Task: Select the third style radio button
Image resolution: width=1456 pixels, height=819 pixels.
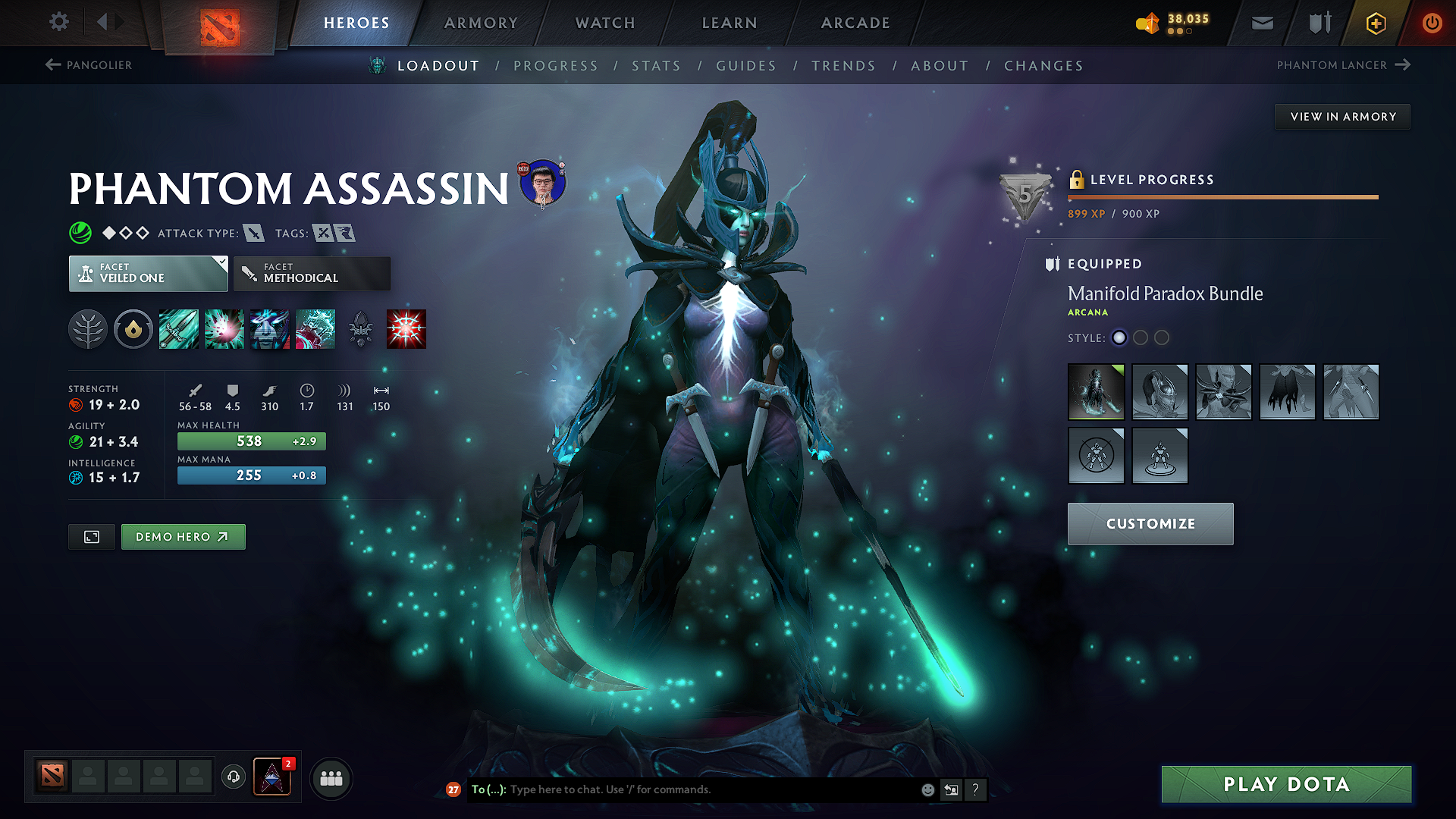Action: [1161, 338]
